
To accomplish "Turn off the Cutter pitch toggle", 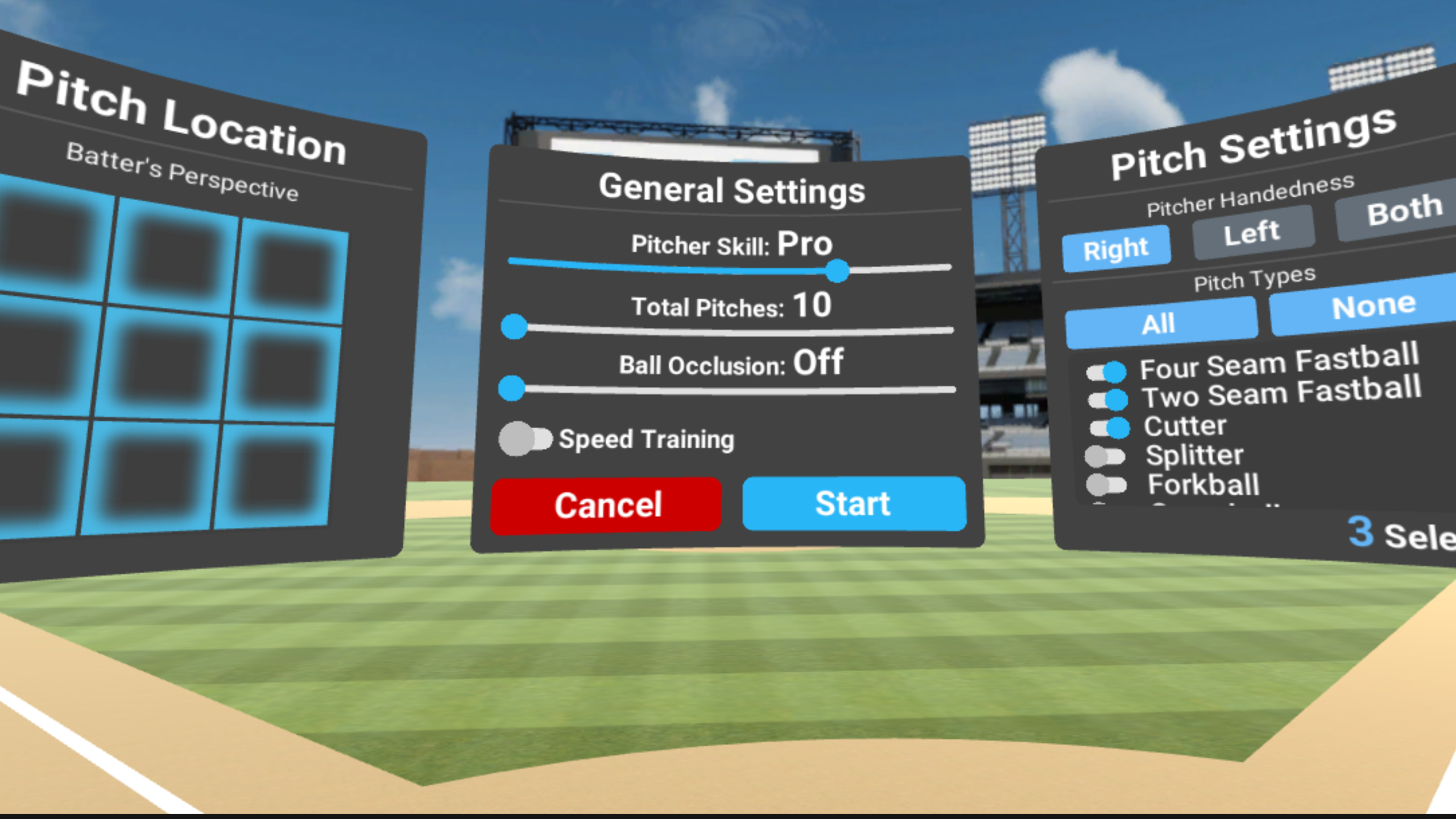I will tap(1109, 428).
